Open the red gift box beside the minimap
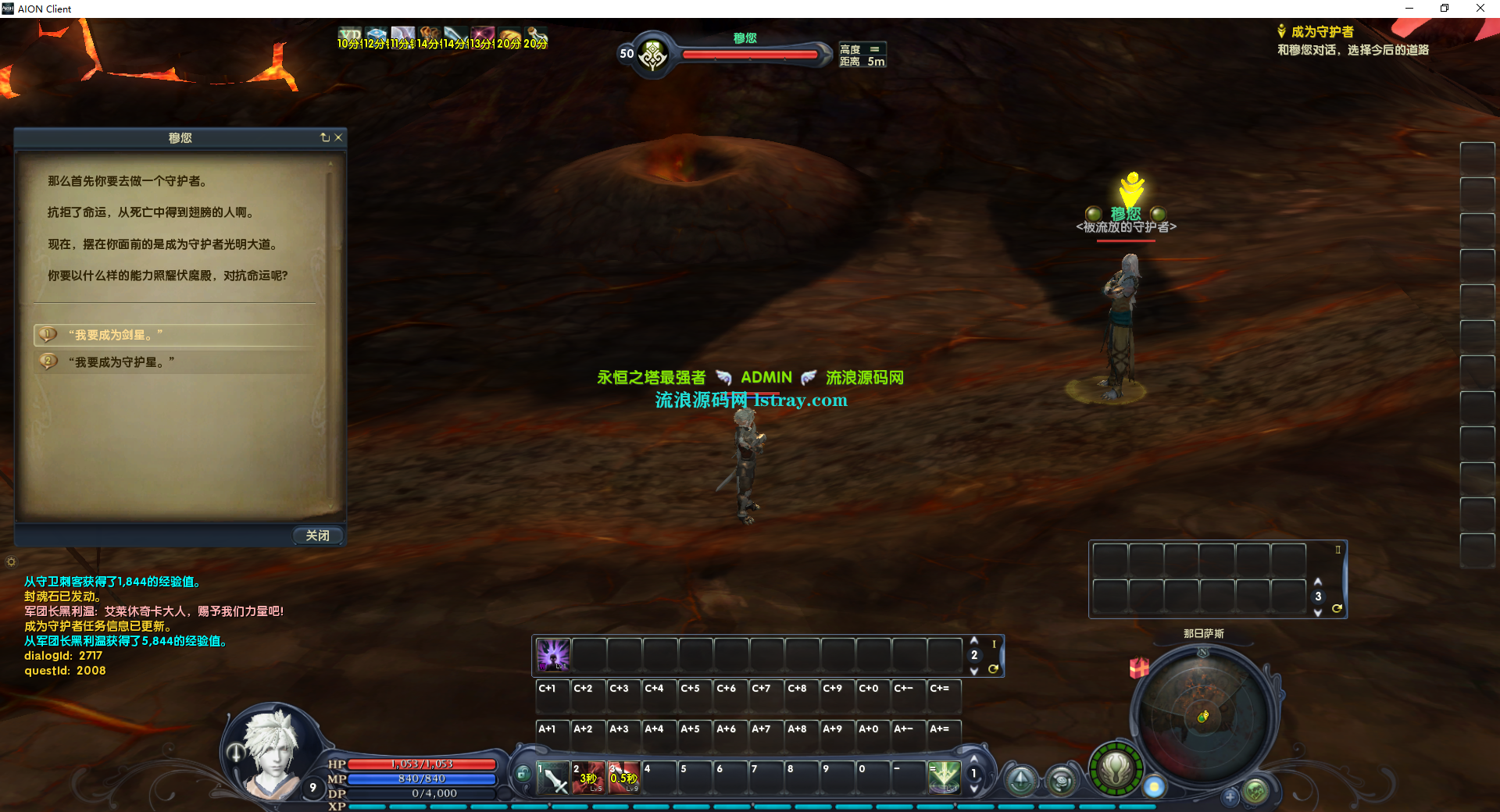 point(1139,668)
